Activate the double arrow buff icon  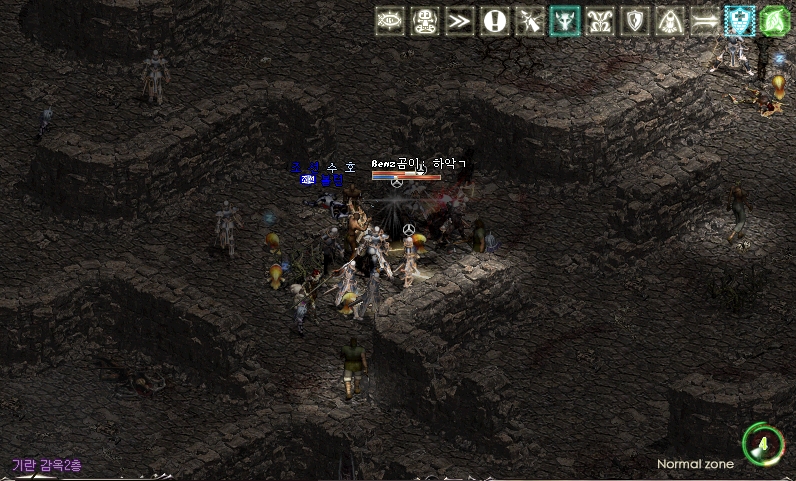pos(705,21)
